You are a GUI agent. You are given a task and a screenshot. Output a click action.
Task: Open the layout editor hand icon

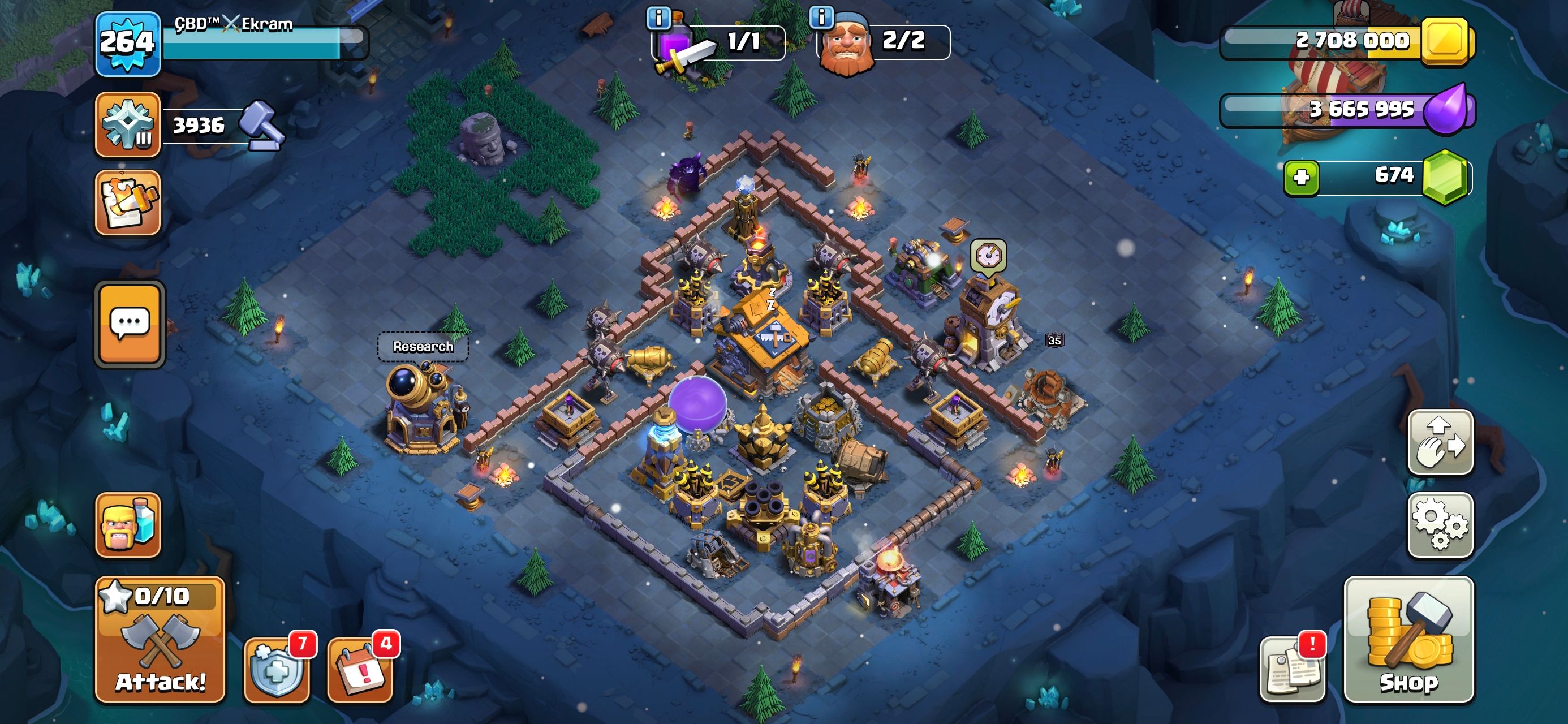(1440, 442)
